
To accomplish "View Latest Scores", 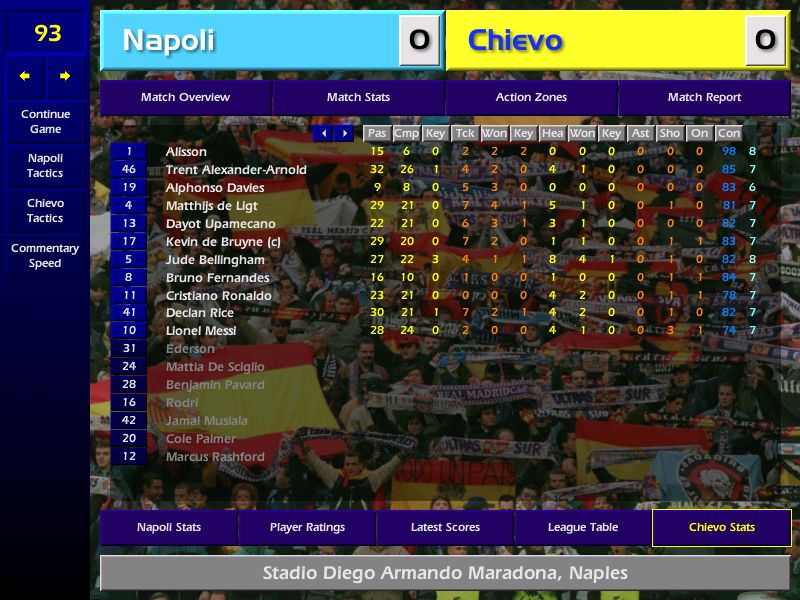I will [x=445, y=527].
